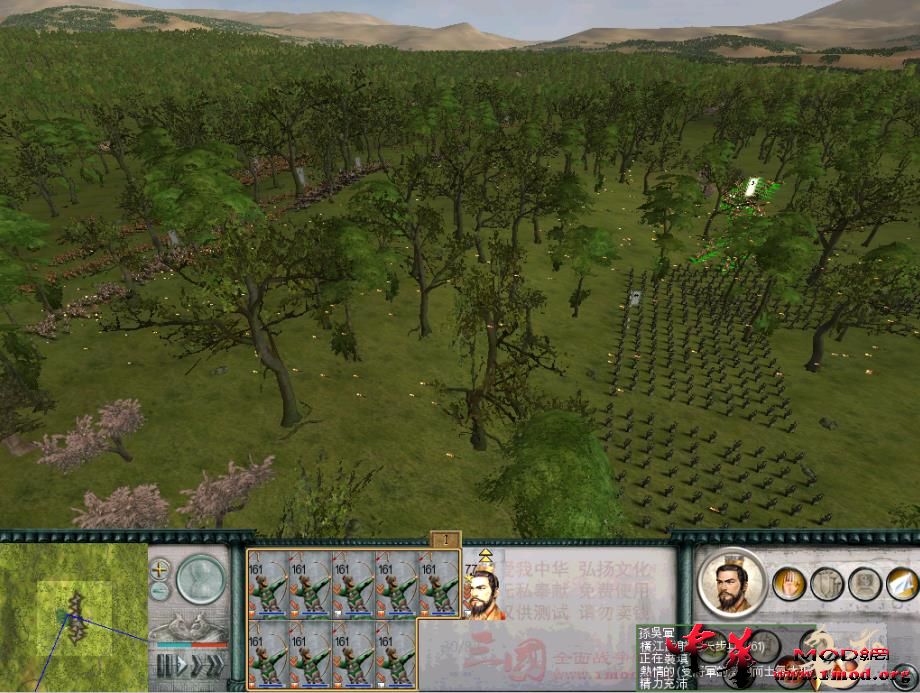Click the large general portrait medallion
Image resolution: width=920 pixels, height=693 pixels.
click(732, 583)
